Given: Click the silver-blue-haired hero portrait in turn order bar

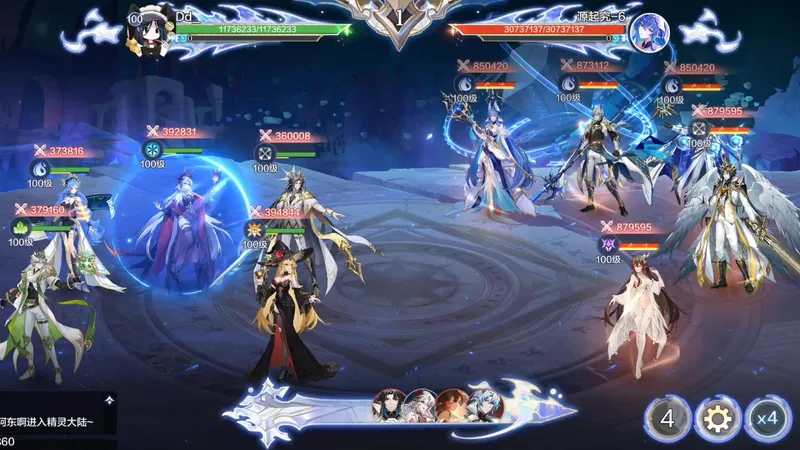Looking at the screenshot, I should click(x=483, y=404).
